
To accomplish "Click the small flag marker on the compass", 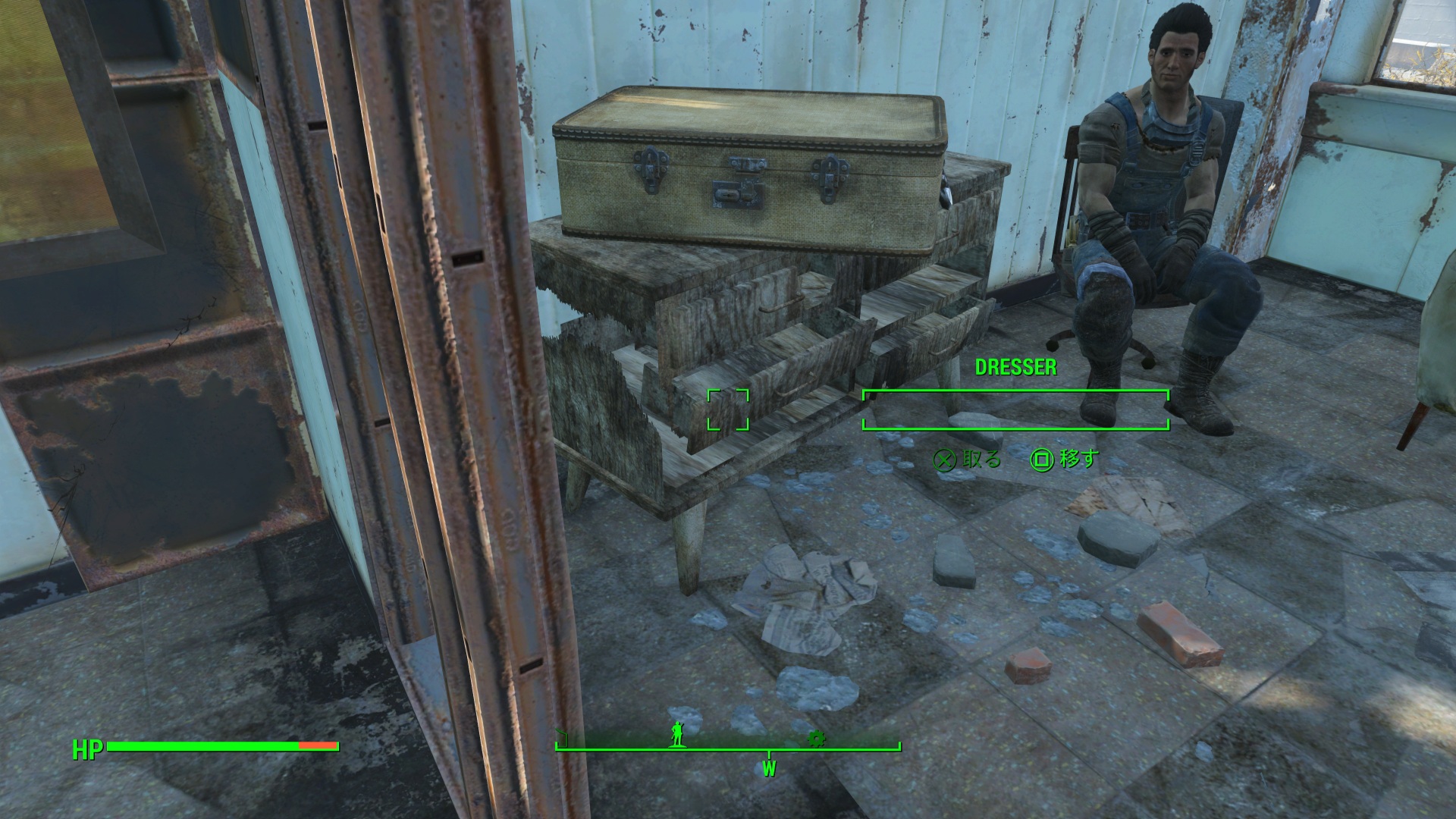I will 562,739.
